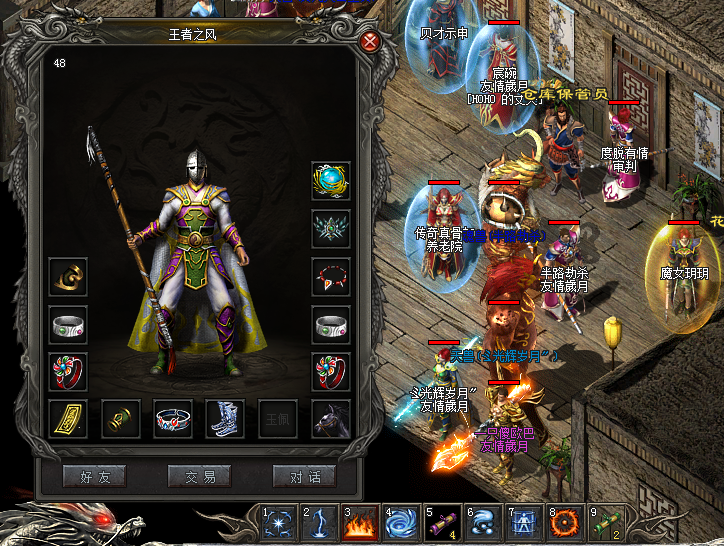Select the gold talisman charm slot
This screenshot has width=724, height=546.
pos(68,419)
